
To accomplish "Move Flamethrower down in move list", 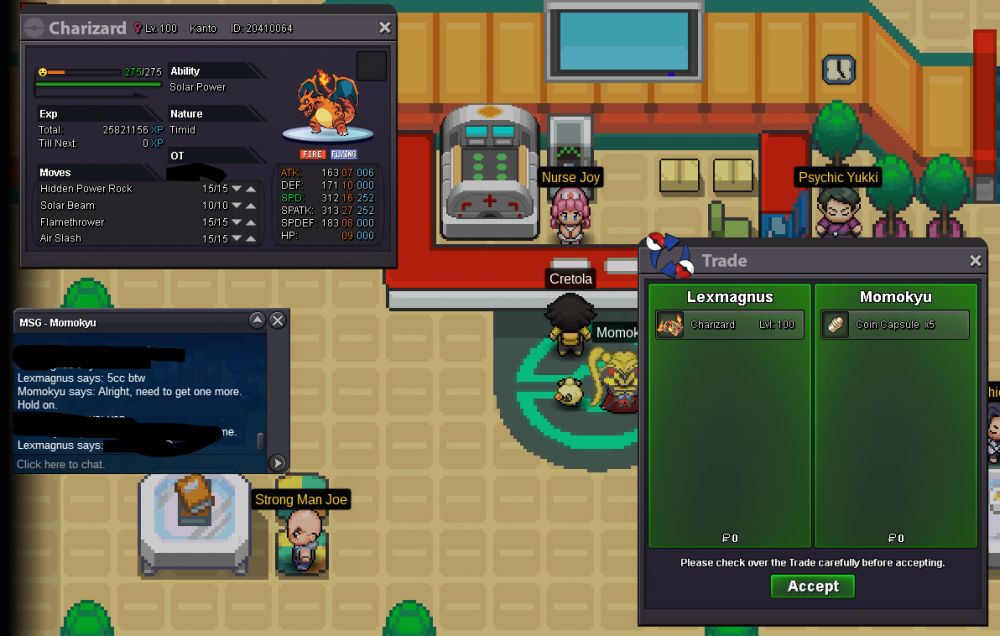I will (238, 222).
